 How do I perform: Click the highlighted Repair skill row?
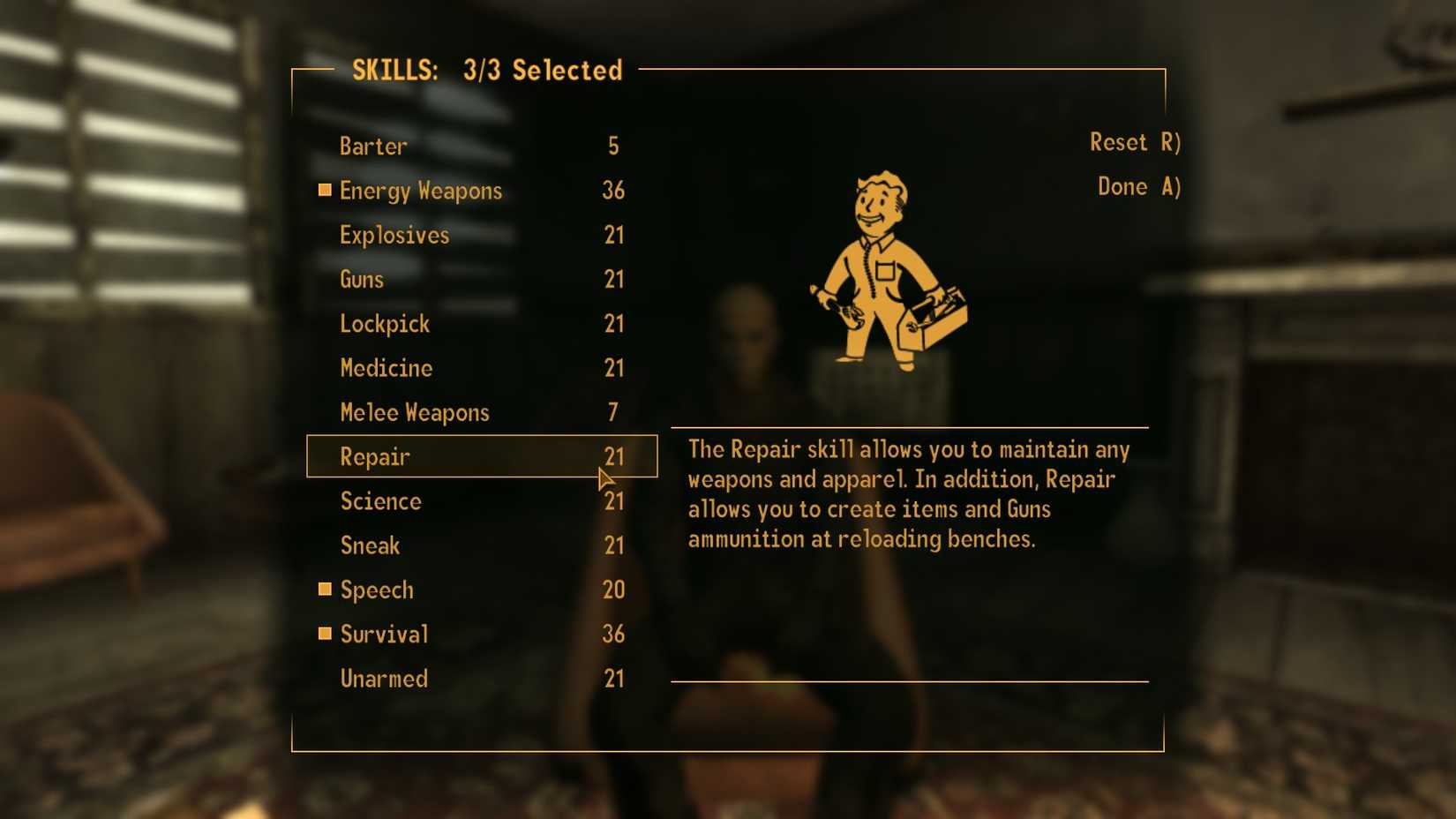(481, 456)
